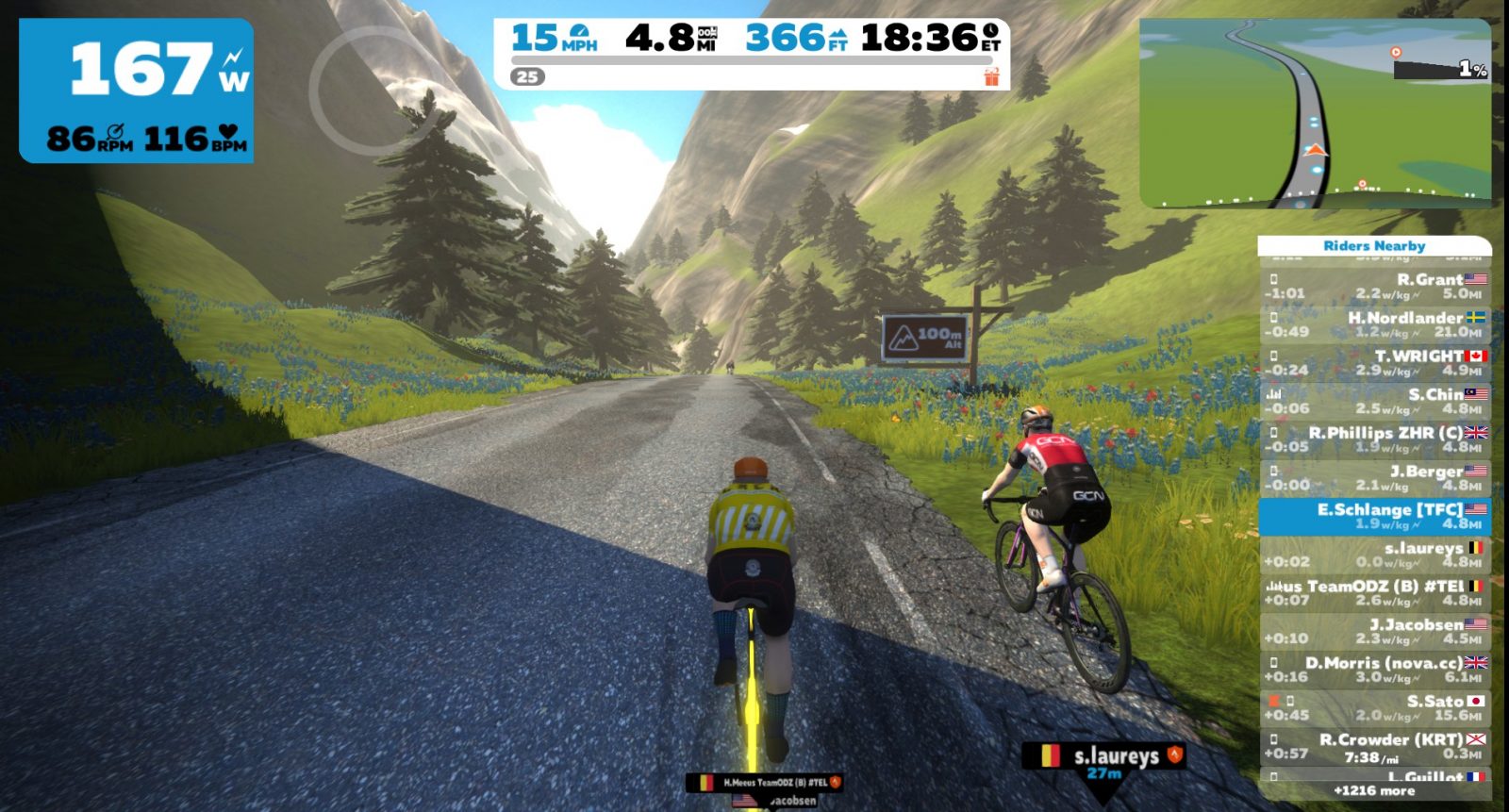
Task: Click the route minimap
Action: pos(1315,113)
